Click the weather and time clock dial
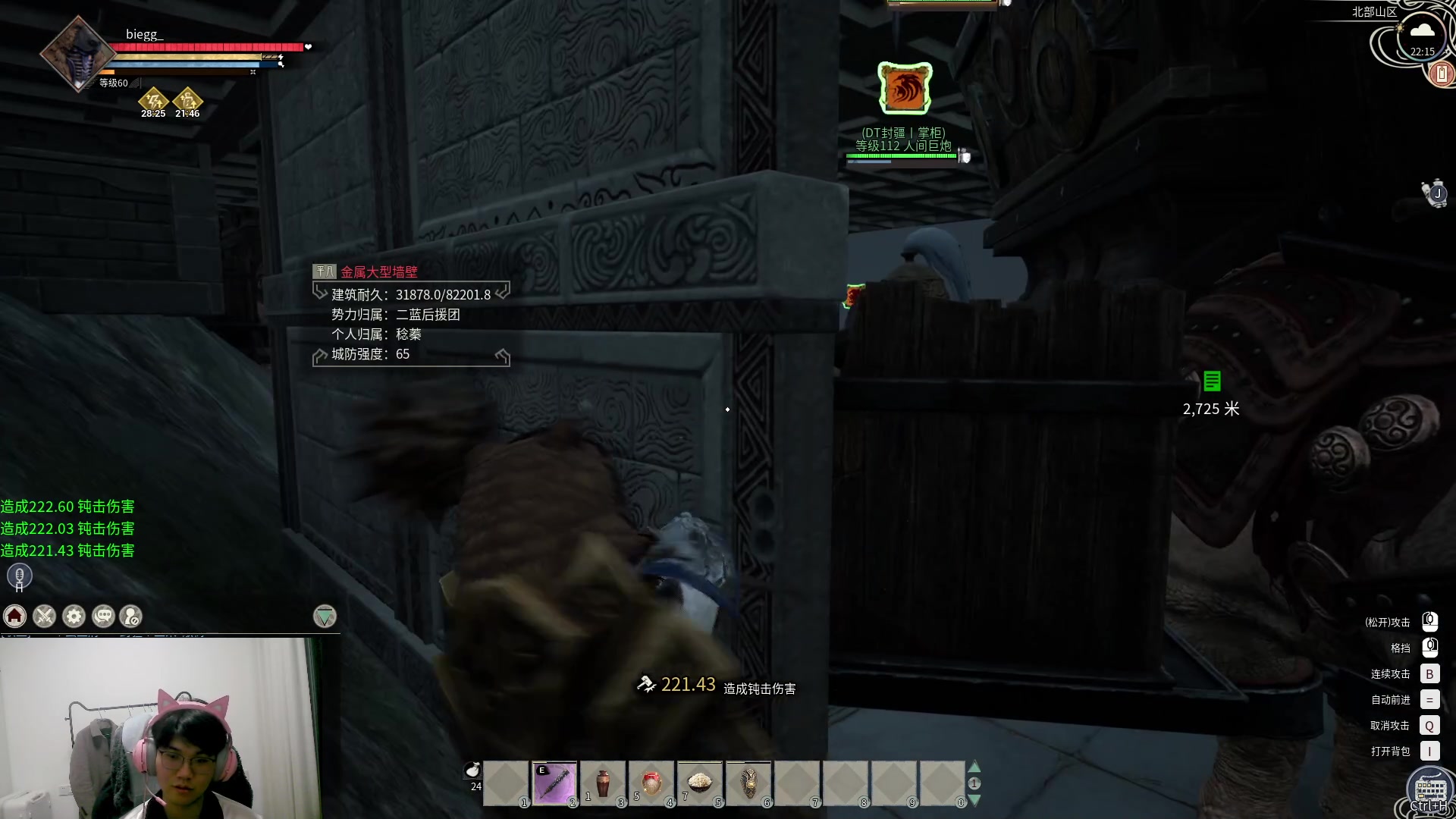Screen dimensions: 1456x819 (1420, 38)
